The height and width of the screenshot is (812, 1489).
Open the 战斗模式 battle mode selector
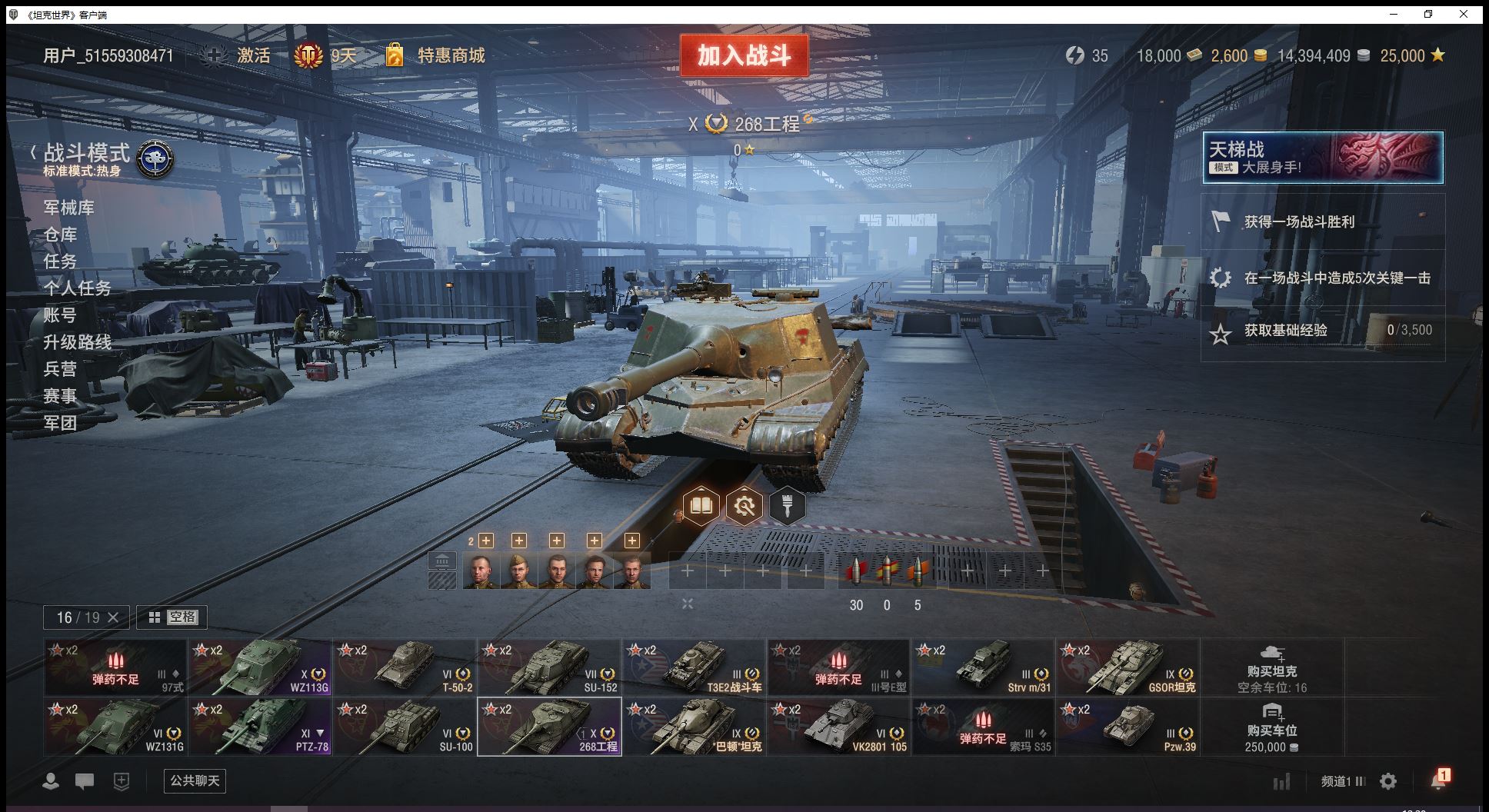[87, 154]
